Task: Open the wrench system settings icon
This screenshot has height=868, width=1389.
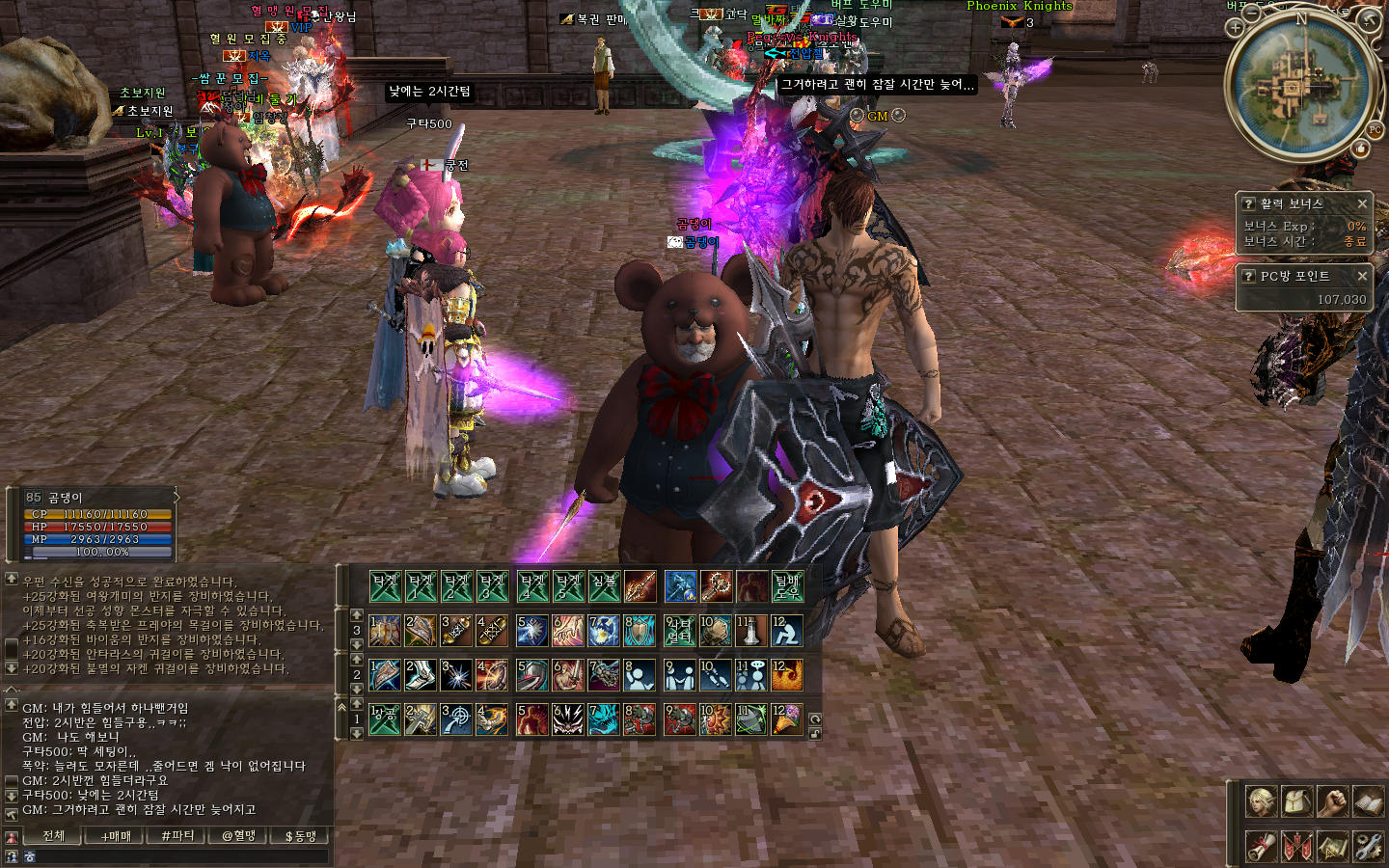Action: point(1367,846)
